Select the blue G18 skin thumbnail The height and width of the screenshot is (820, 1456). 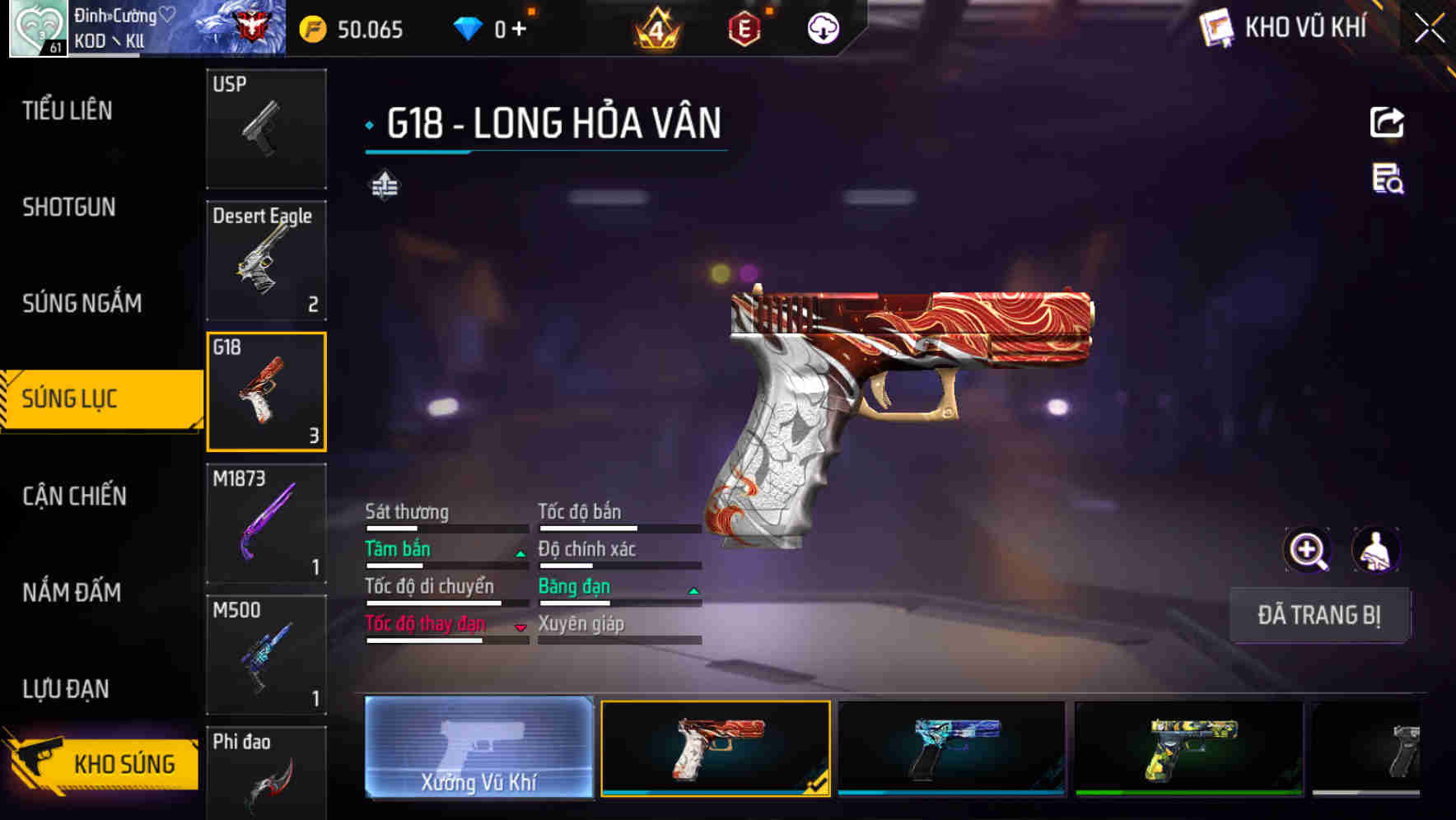[x=951, y=748]
